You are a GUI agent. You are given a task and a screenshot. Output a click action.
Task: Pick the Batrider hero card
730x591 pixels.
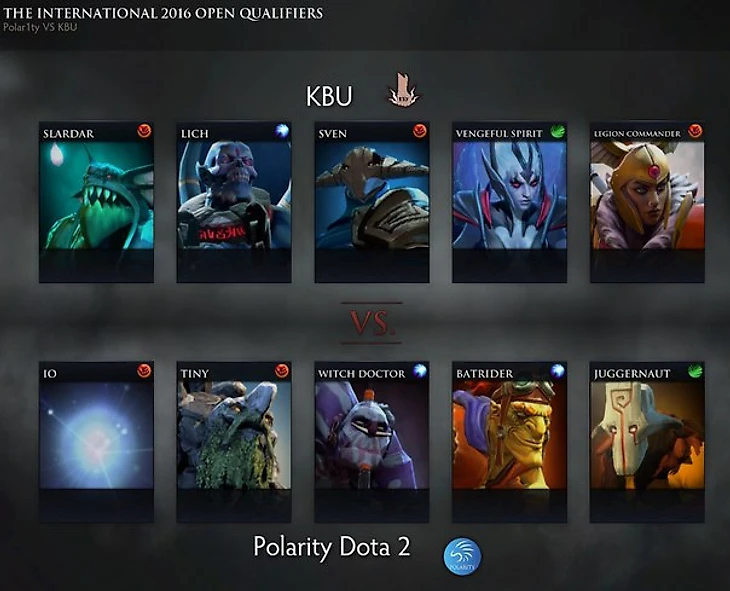[509, 442]
